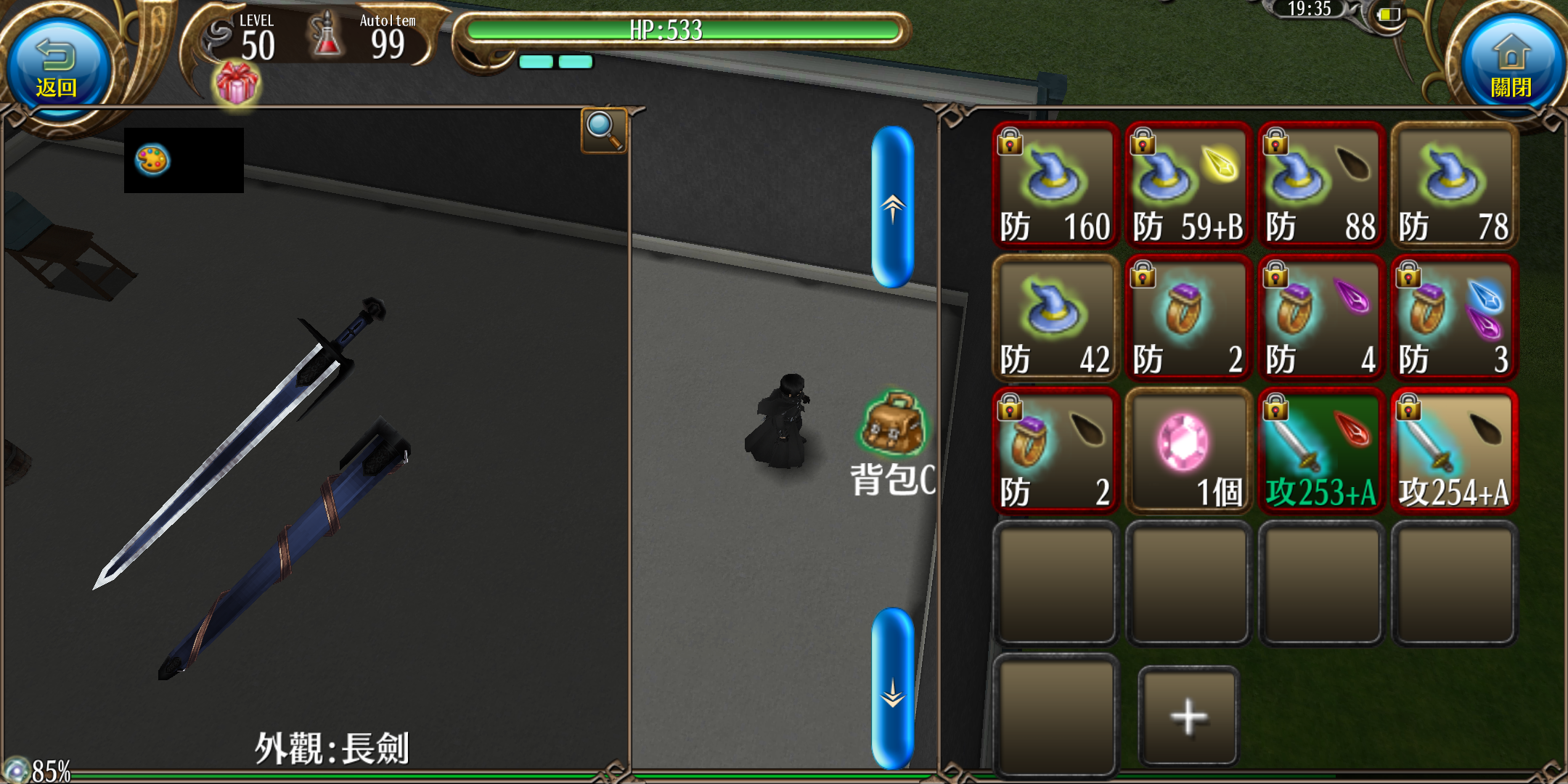Page up with the blue up arrow

coord(892,207)
